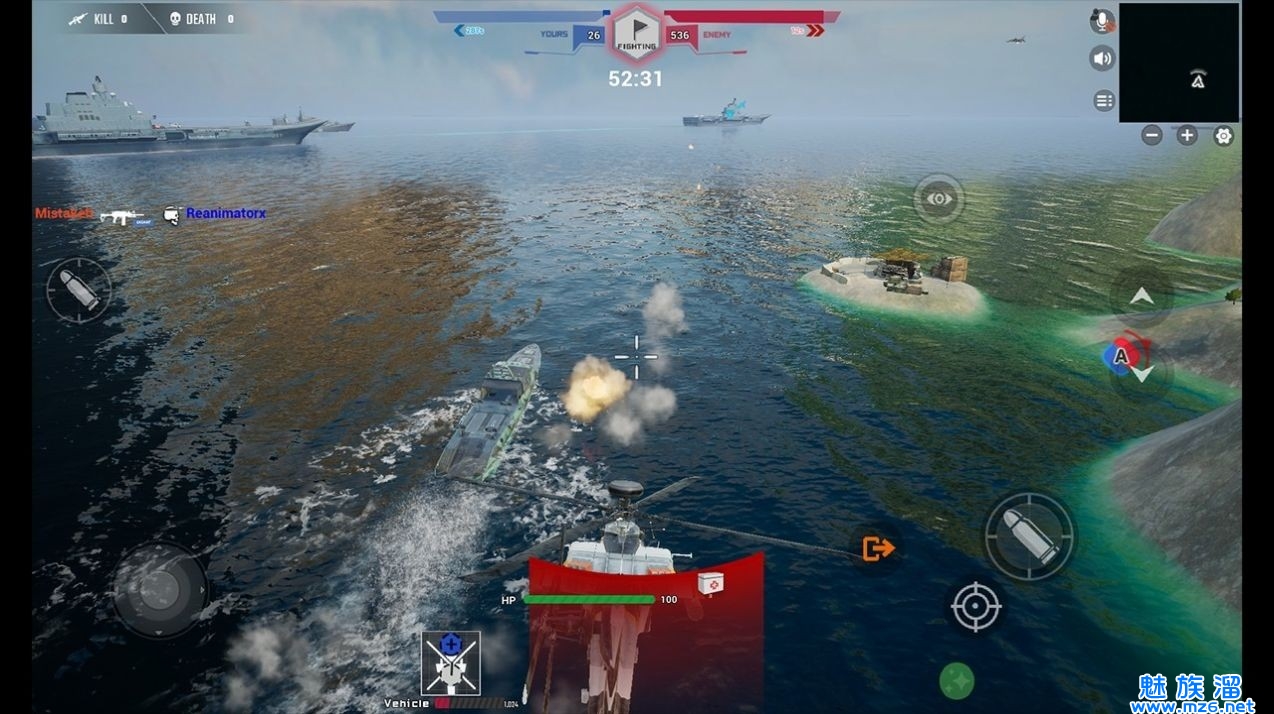Open the gear settings button
Viewport: 1274px width, 714px height.
(x=1223, y=136)
